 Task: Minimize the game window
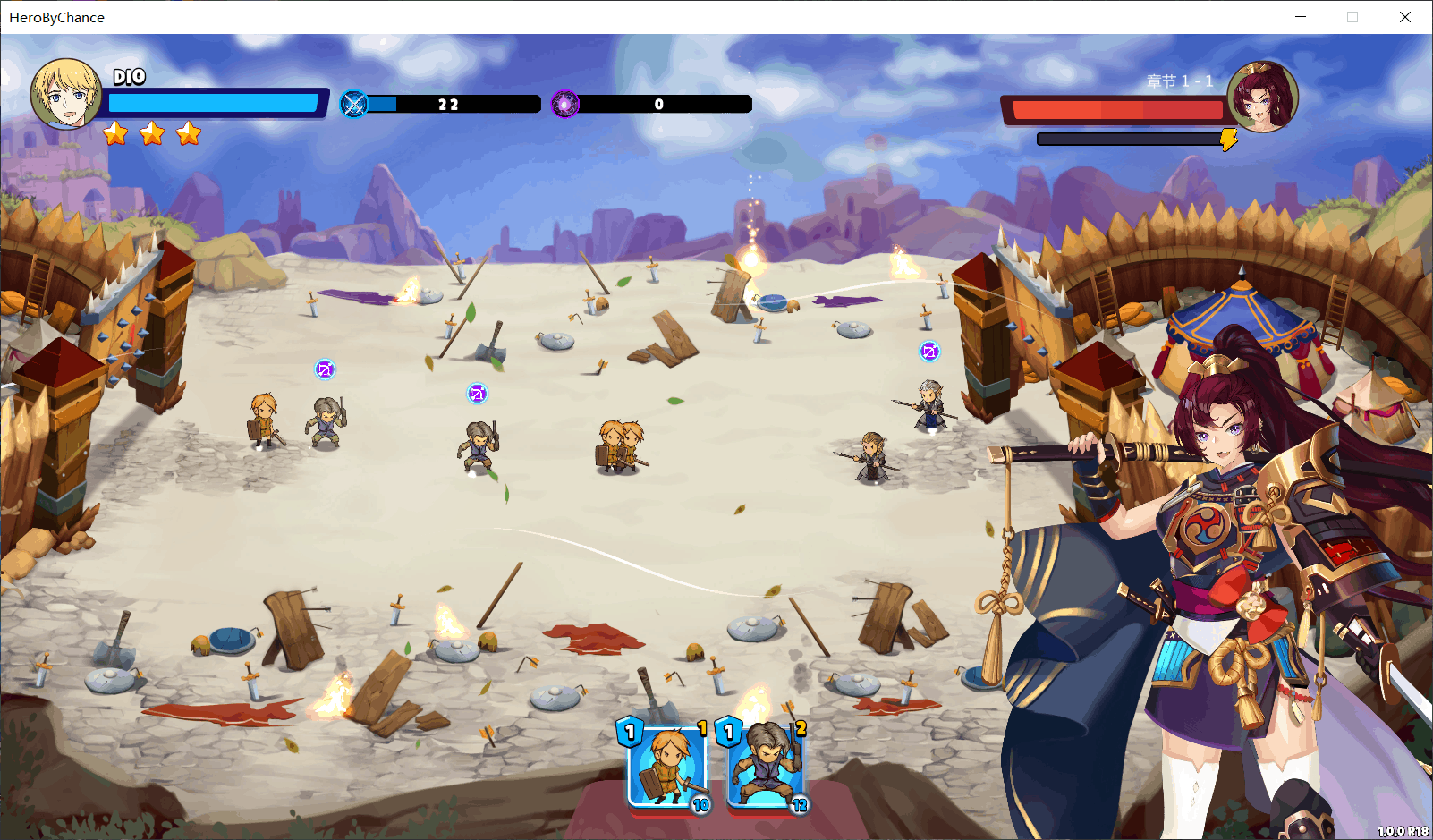[x=1301, y=17]
